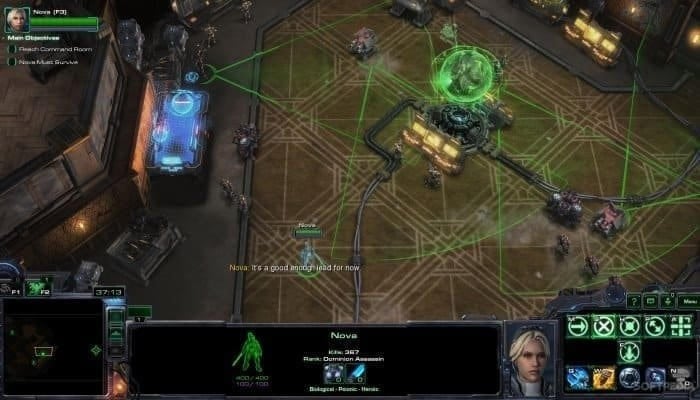Viewport: 700px width, 400px height.
Task: Activate the Attack crosshair command icon
Action: pos(681,325)
